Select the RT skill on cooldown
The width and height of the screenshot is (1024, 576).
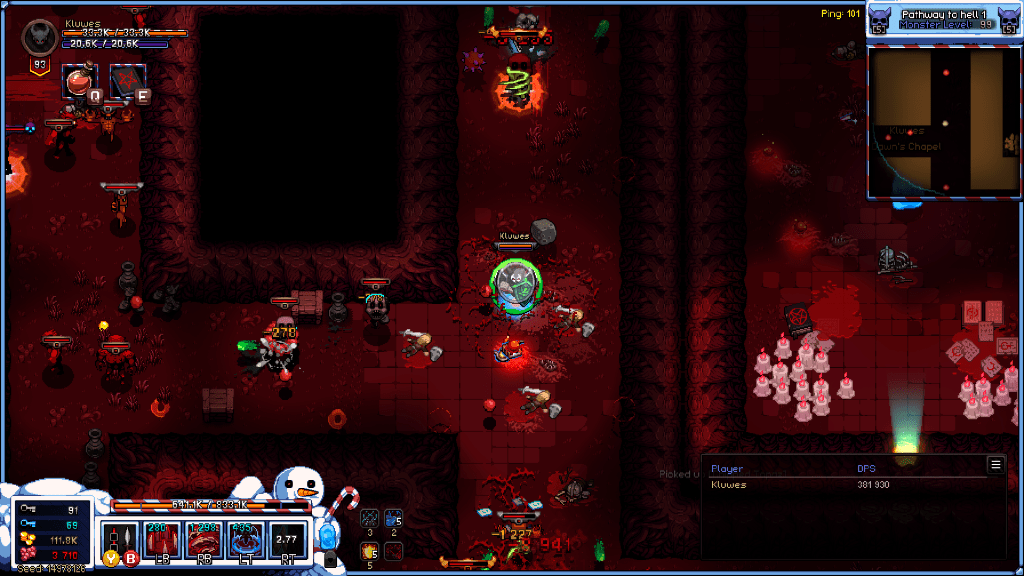coord(288,541)
